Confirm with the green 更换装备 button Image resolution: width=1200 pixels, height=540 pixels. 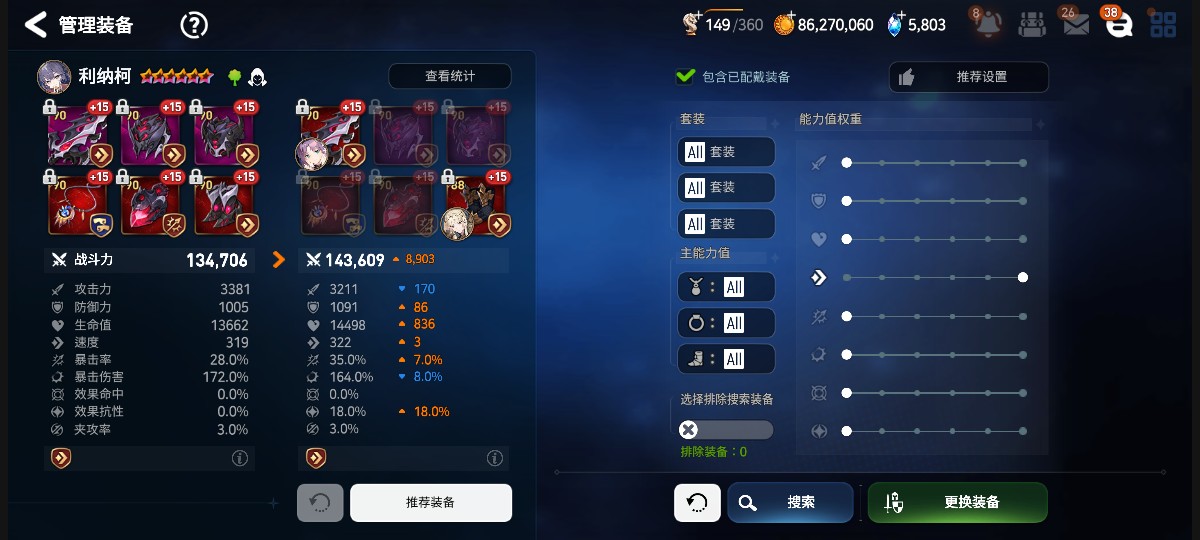click(957, 502)
